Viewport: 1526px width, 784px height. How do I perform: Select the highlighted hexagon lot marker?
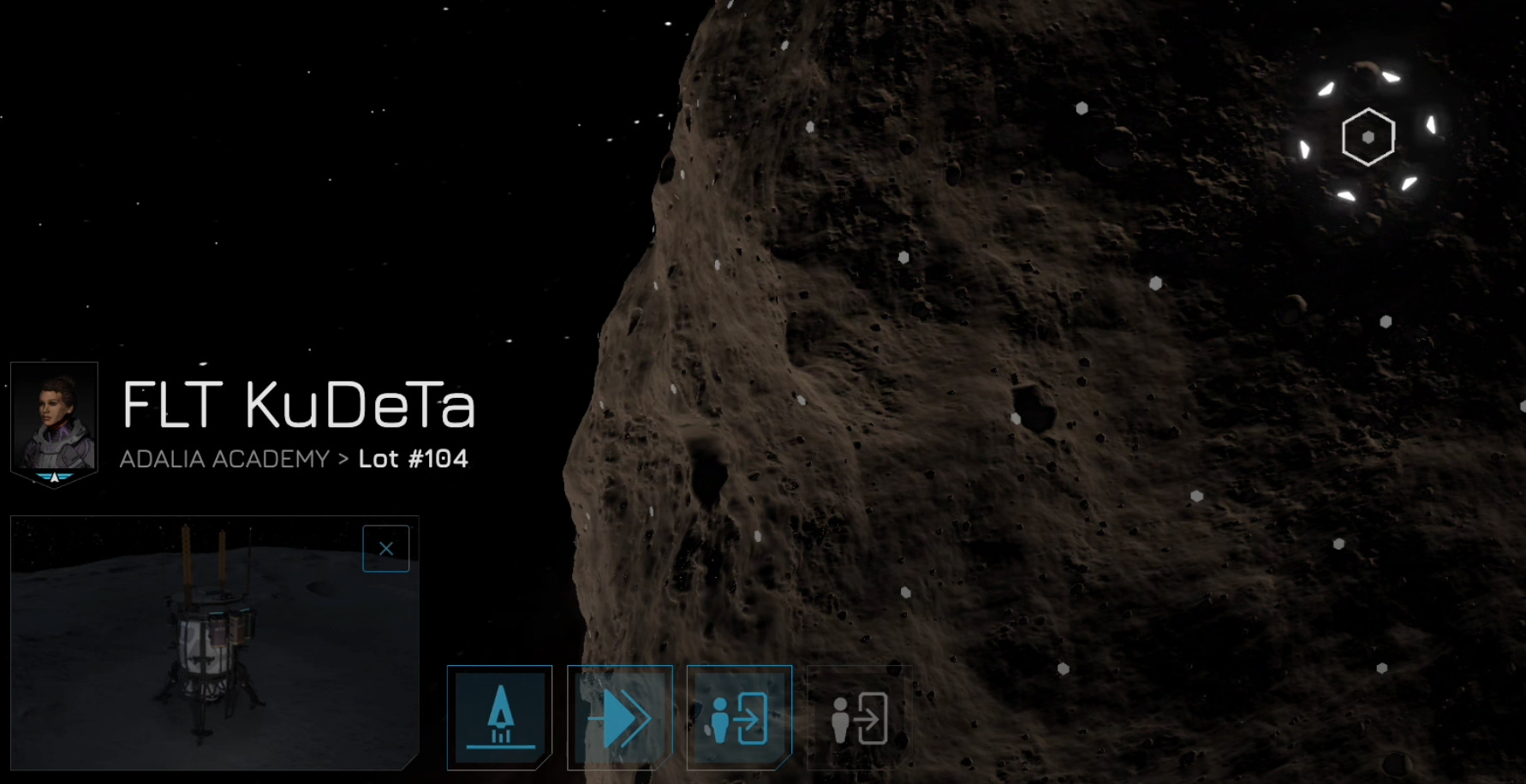tap(1368, 137)
